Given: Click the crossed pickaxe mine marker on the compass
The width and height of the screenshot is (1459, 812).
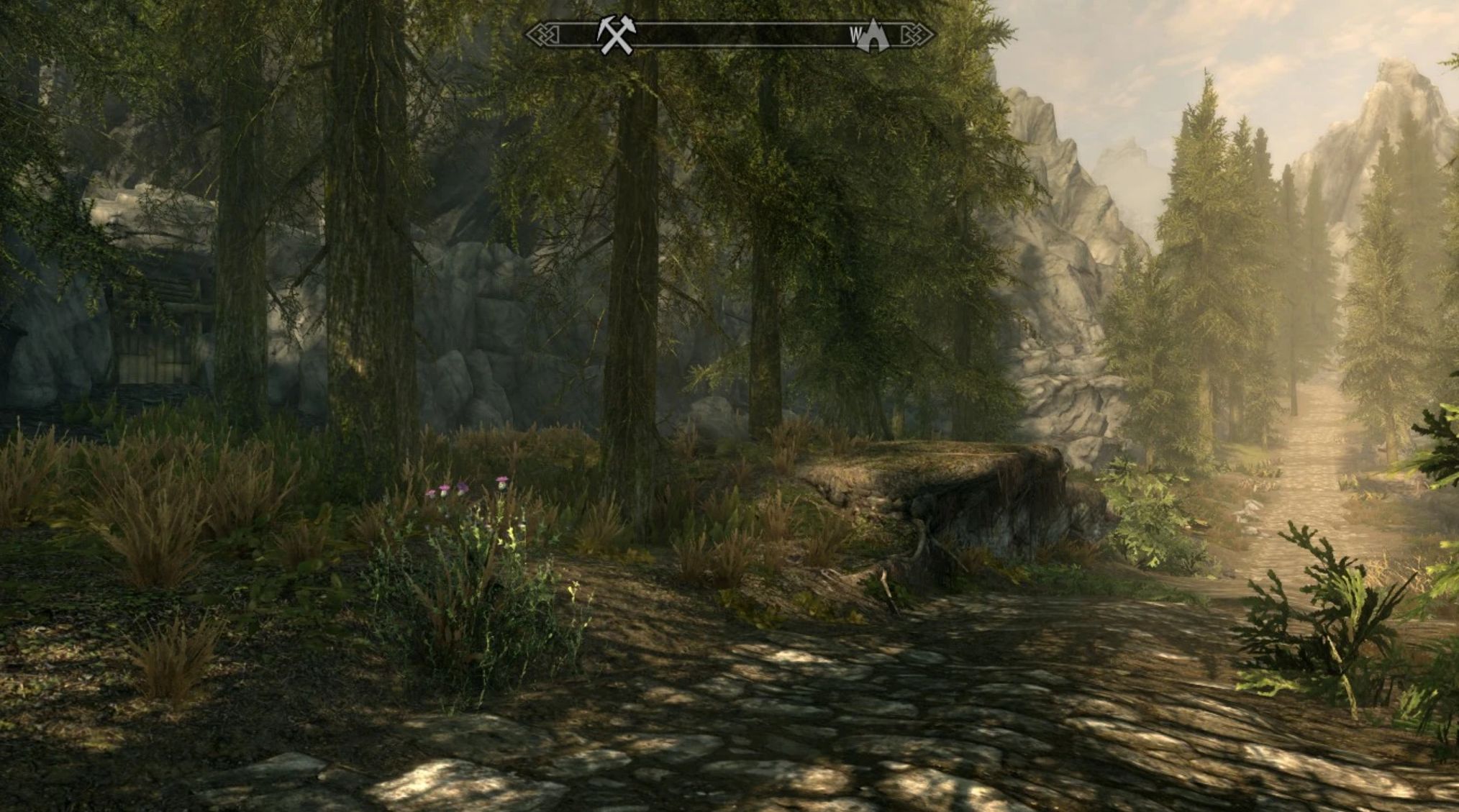Looking at the screenshot, I should coord(616,35).
